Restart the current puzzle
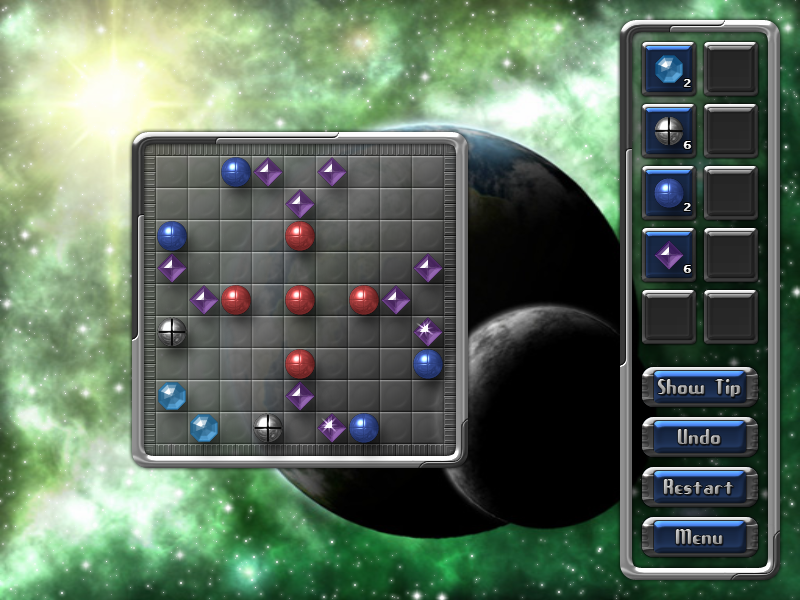The image size is (800, 600). tap(699, 487)
